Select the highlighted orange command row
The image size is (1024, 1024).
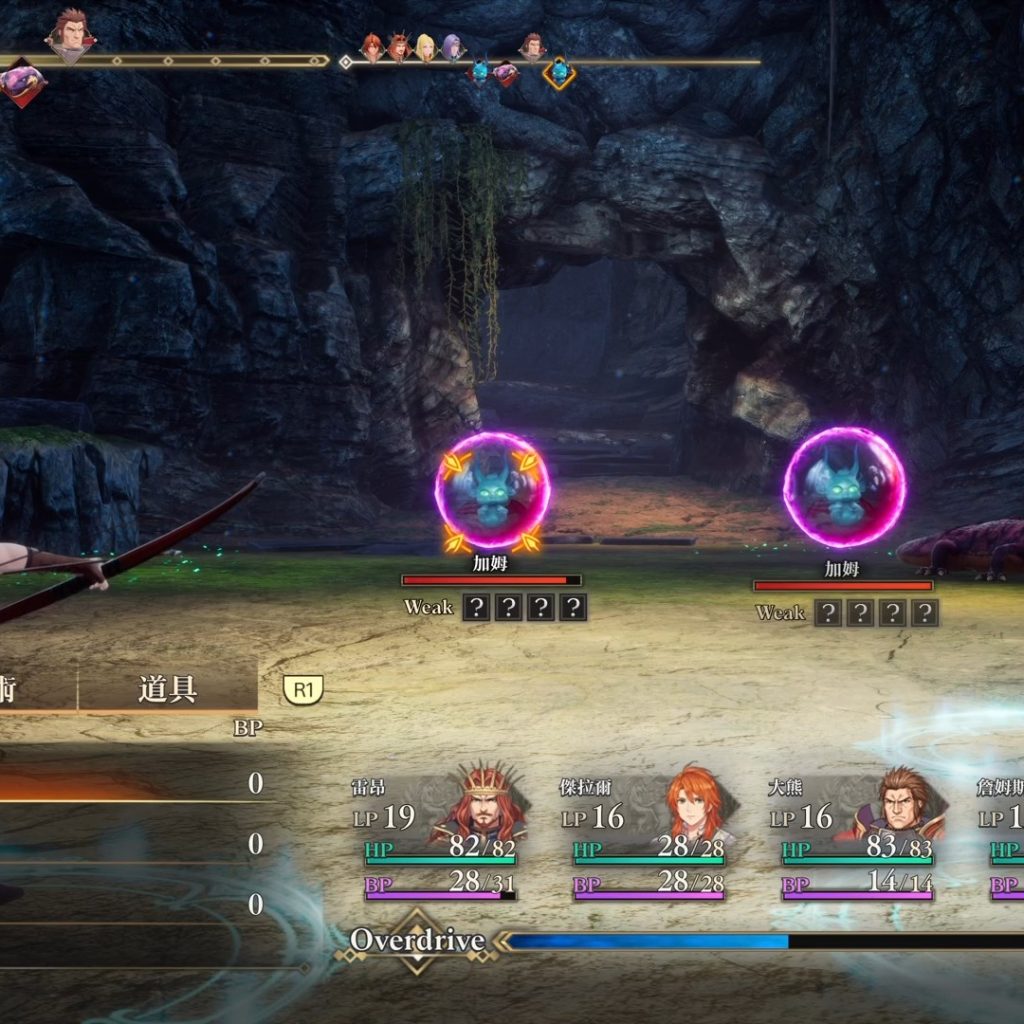130,784
